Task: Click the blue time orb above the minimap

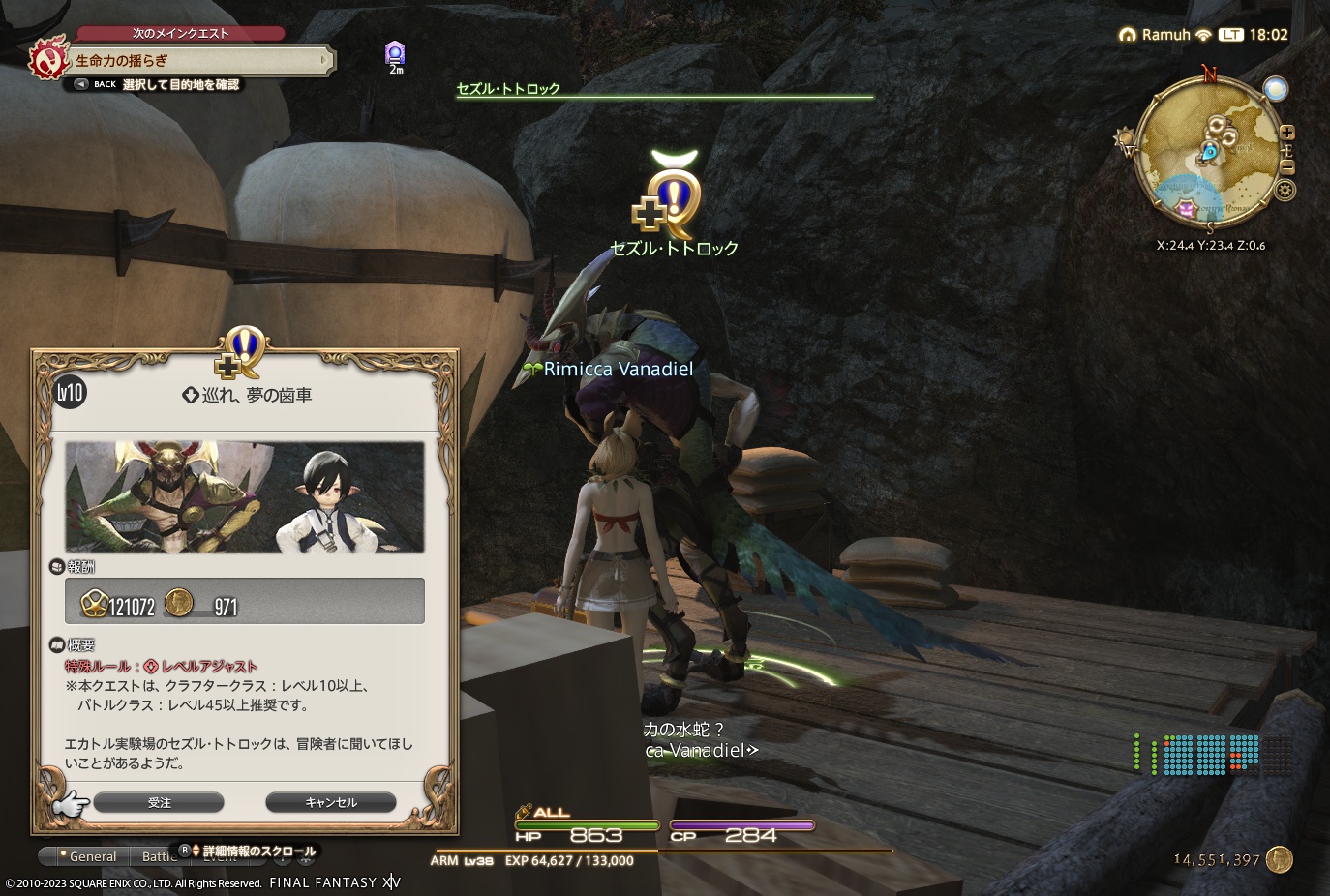Action: point(1276,88)
